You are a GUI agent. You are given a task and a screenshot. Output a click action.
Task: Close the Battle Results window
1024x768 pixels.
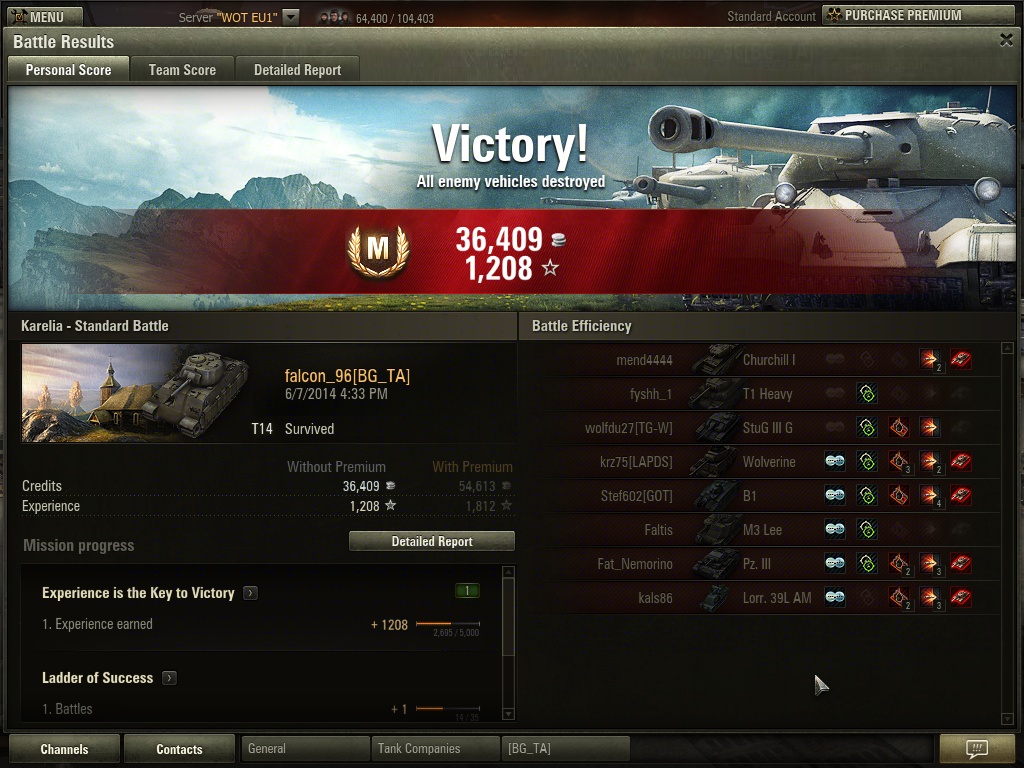click(x=1006, y=40)
